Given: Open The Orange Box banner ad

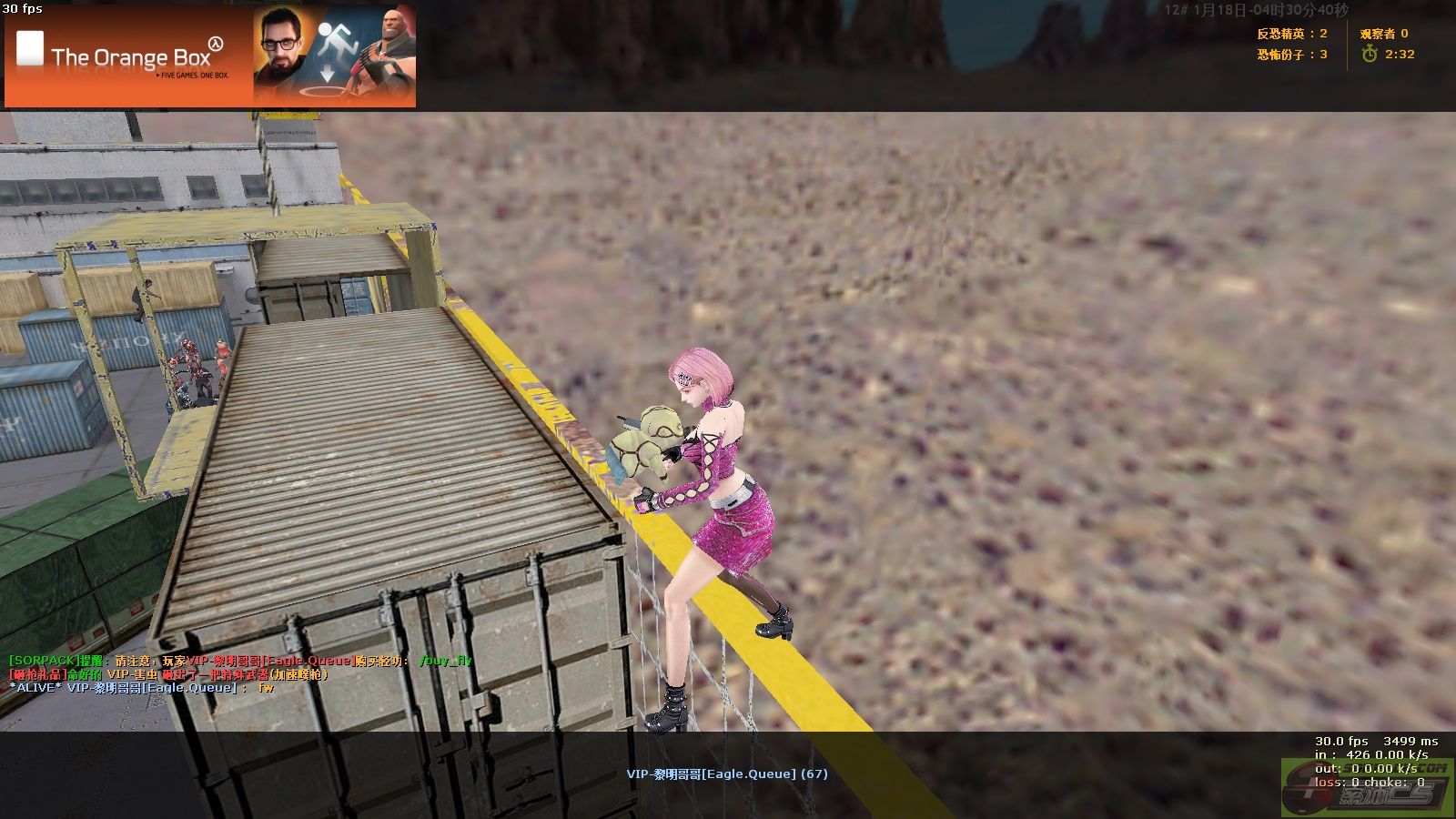Looking at the screenshot, I should point(209,56).
